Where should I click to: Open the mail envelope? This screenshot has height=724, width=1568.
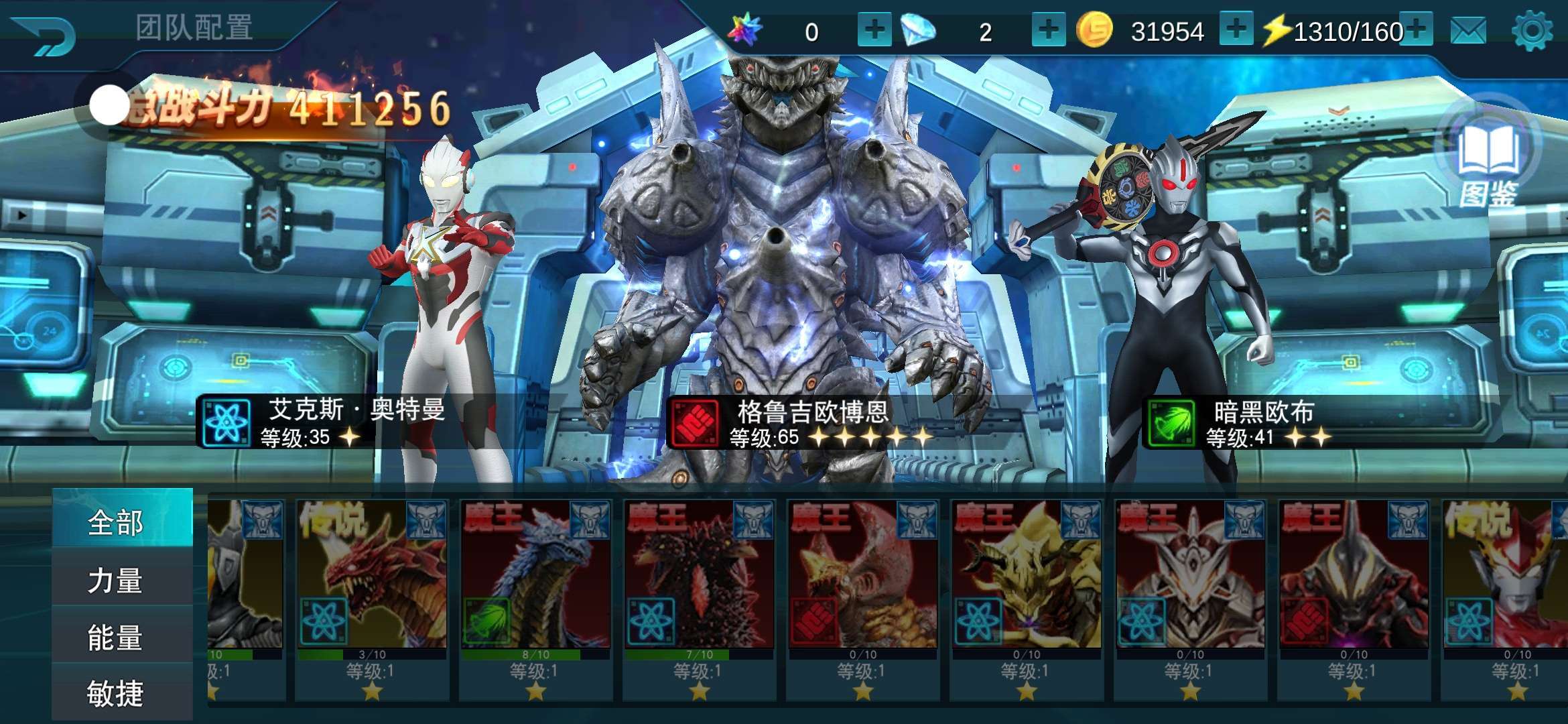point(1468,31)
